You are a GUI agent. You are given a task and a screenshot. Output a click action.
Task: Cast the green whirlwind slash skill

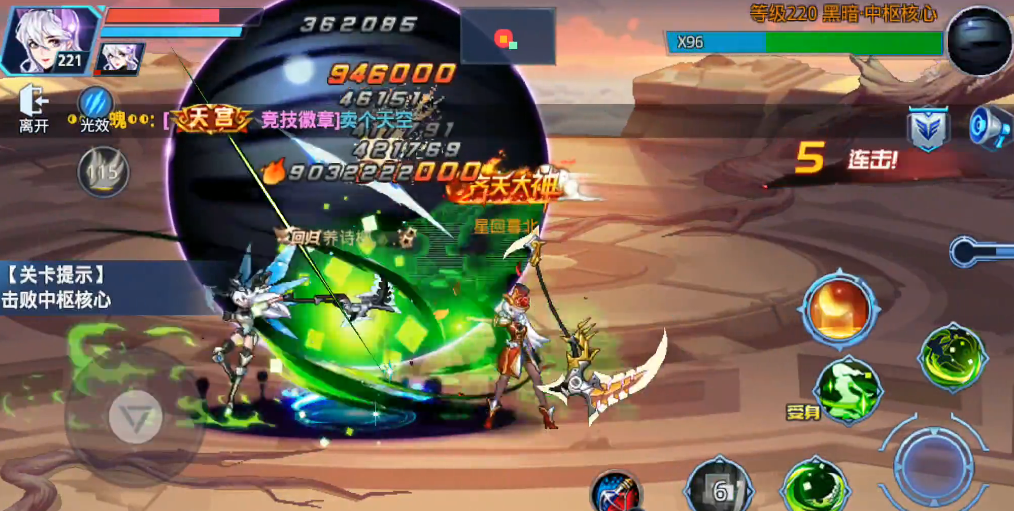click(x=951, y=356)
